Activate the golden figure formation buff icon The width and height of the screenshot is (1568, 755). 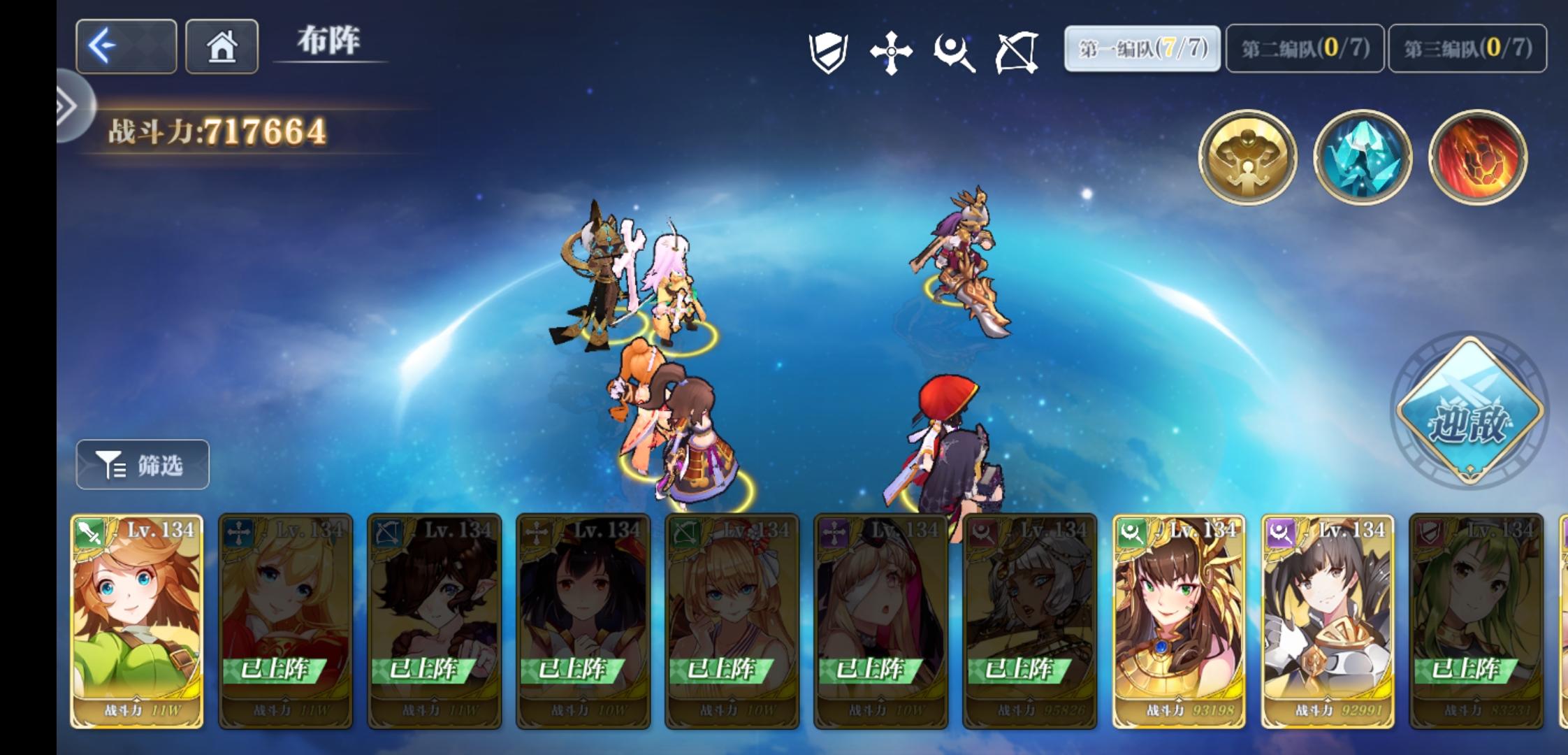(1248, 157)
